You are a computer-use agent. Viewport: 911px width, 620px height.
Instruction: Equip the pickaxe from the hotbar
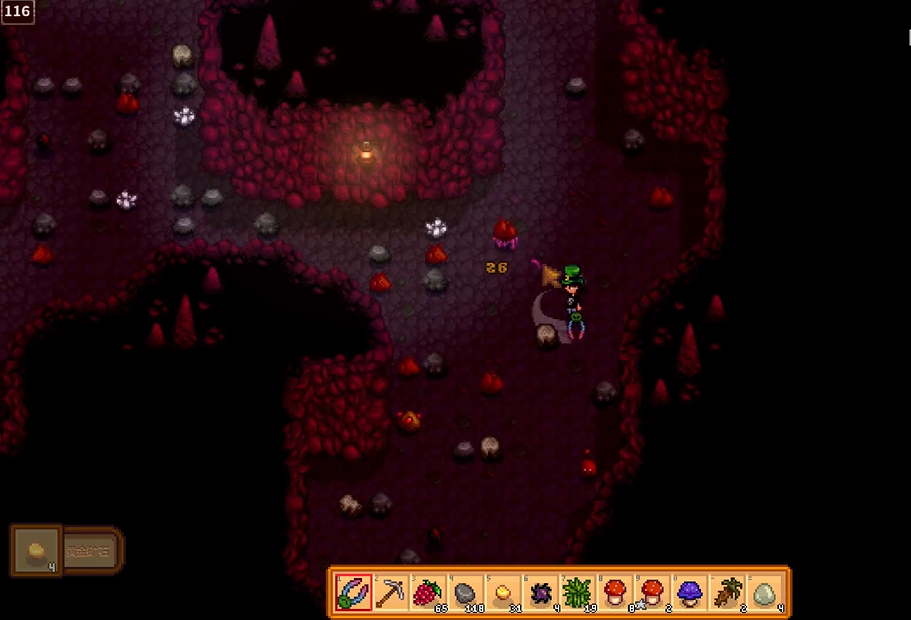tap(391, 592)
